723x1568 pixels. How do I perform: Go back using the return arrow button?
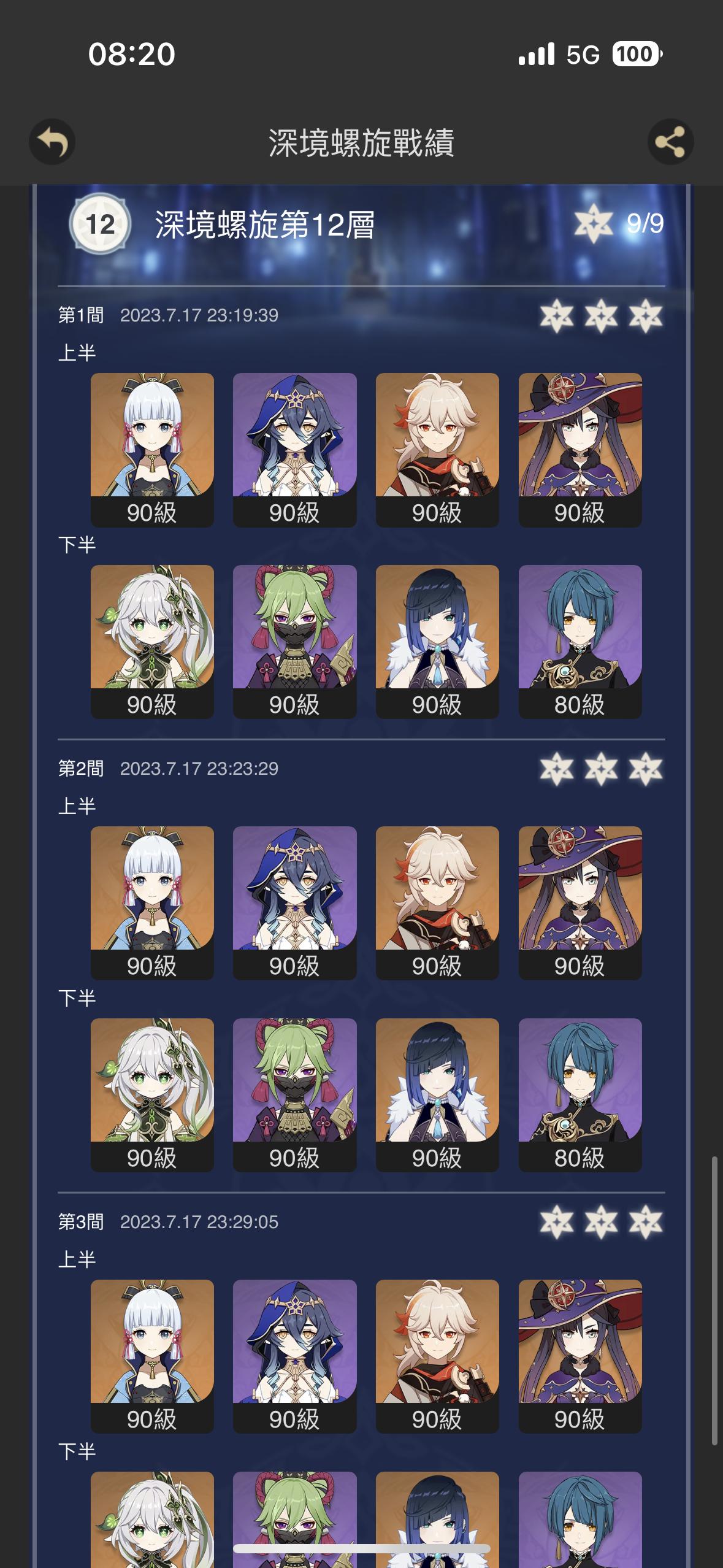point(52,142)
